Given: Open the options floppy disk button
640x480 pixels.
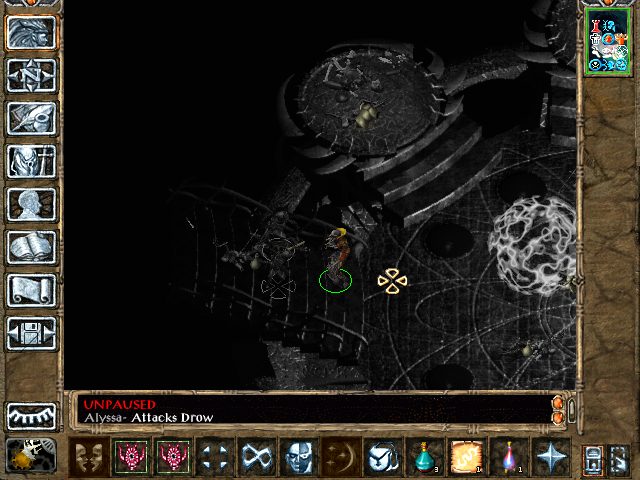Looking at the screenshot, I should [32, 333].
